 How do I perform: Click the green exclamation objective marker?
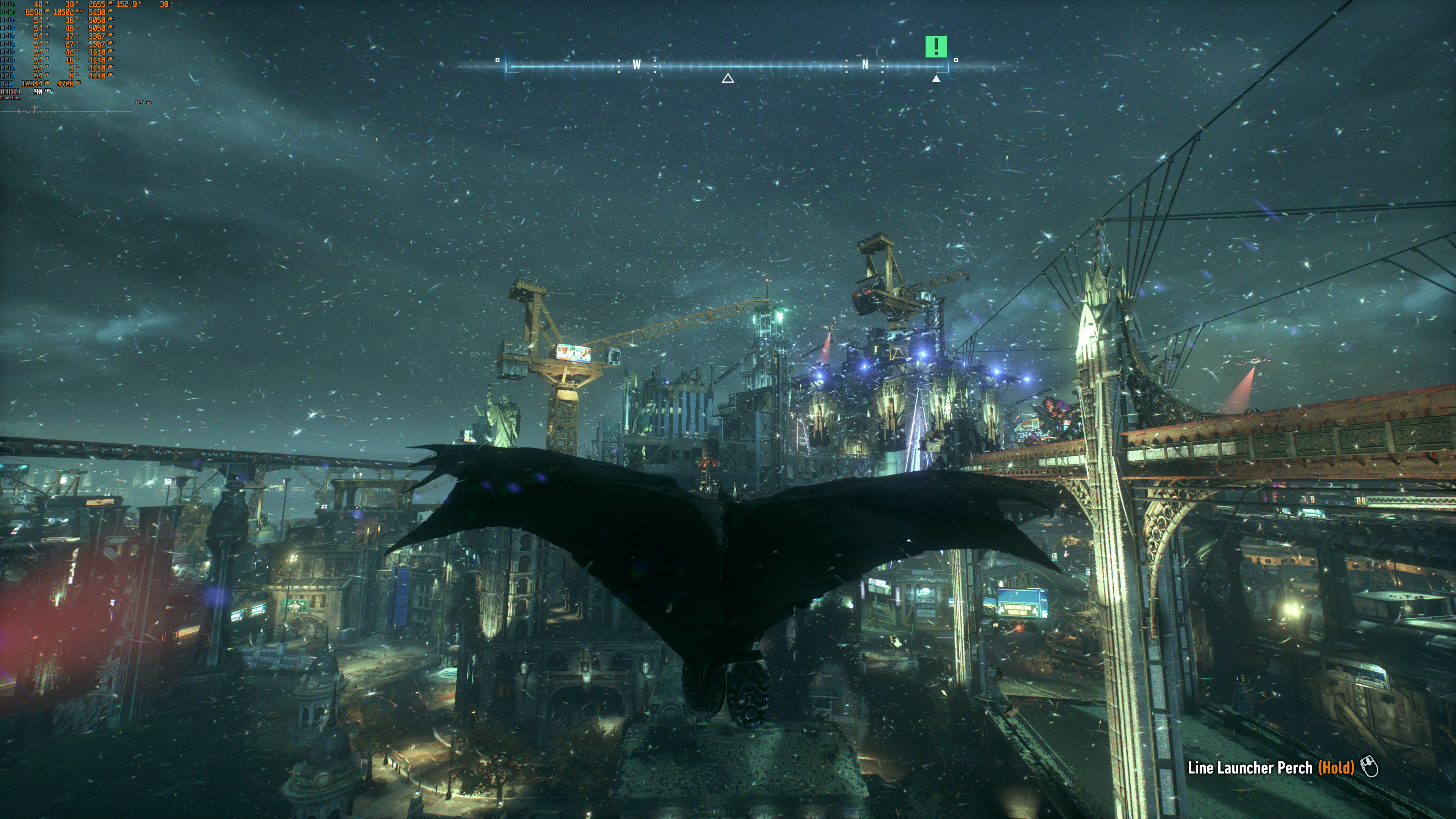pos(935,46)
